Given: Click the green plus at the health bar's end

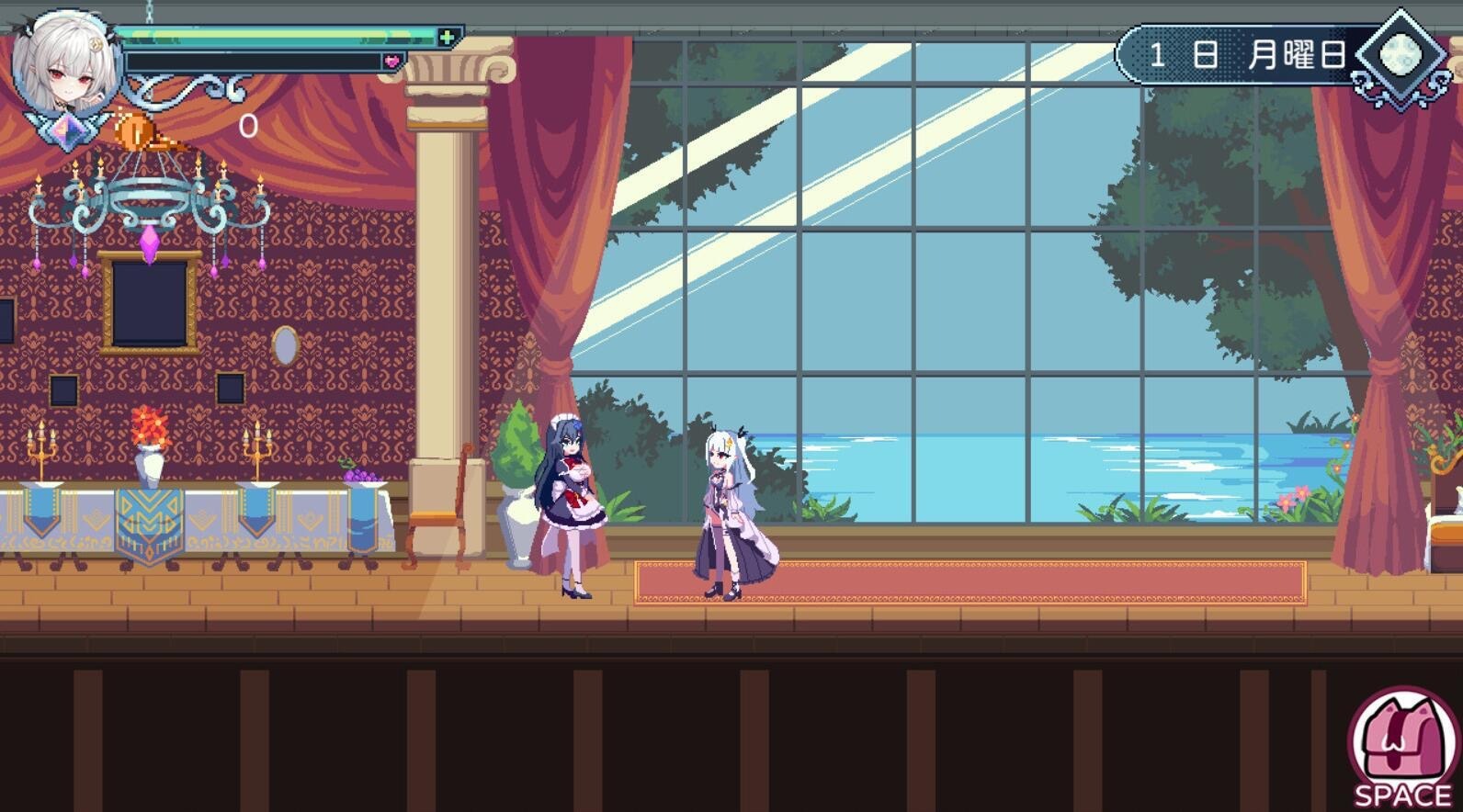Looking at the screenshot, I should coord(445,37).
